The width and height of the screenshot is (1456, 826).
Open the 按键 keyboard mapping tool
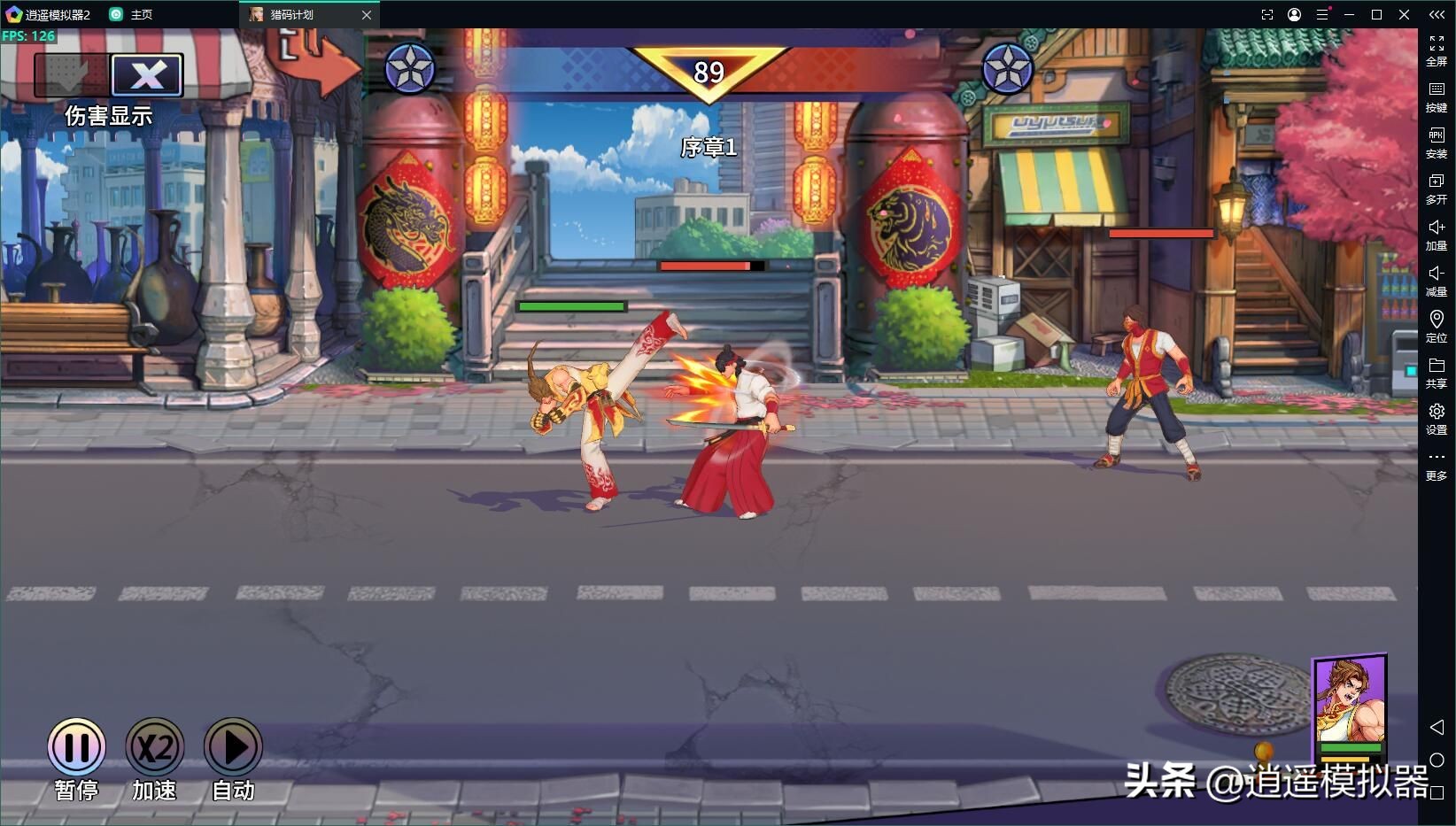[x=1436, y=97]
